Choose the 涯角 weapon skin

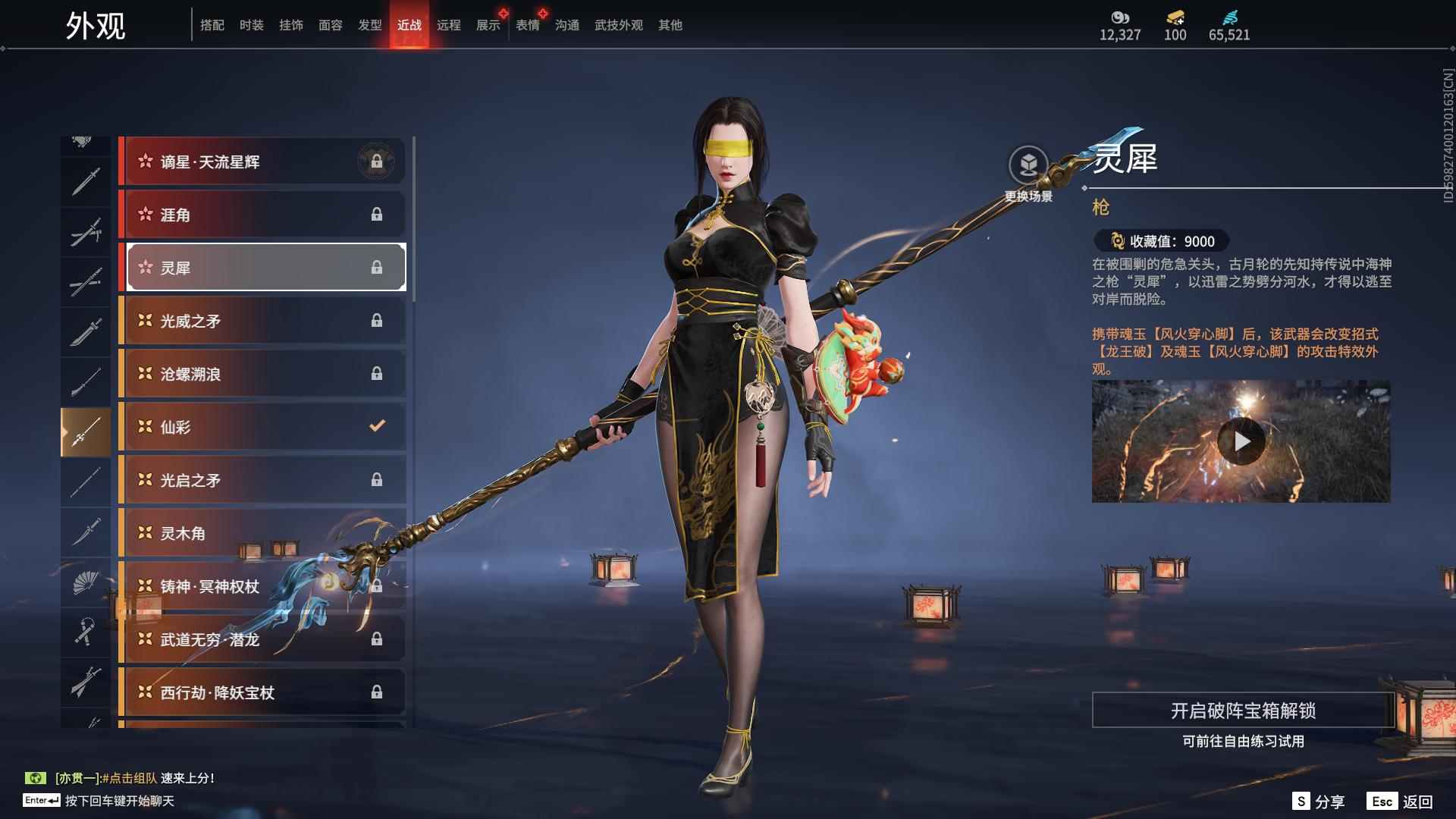[262, 215]
